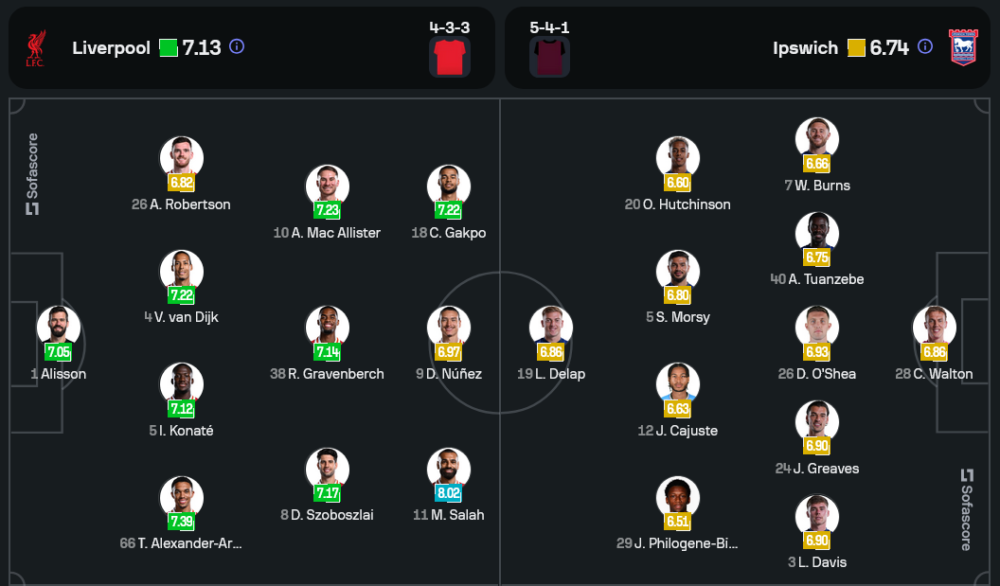Choose W. Burns's player avatar

(x=816, y=139)
